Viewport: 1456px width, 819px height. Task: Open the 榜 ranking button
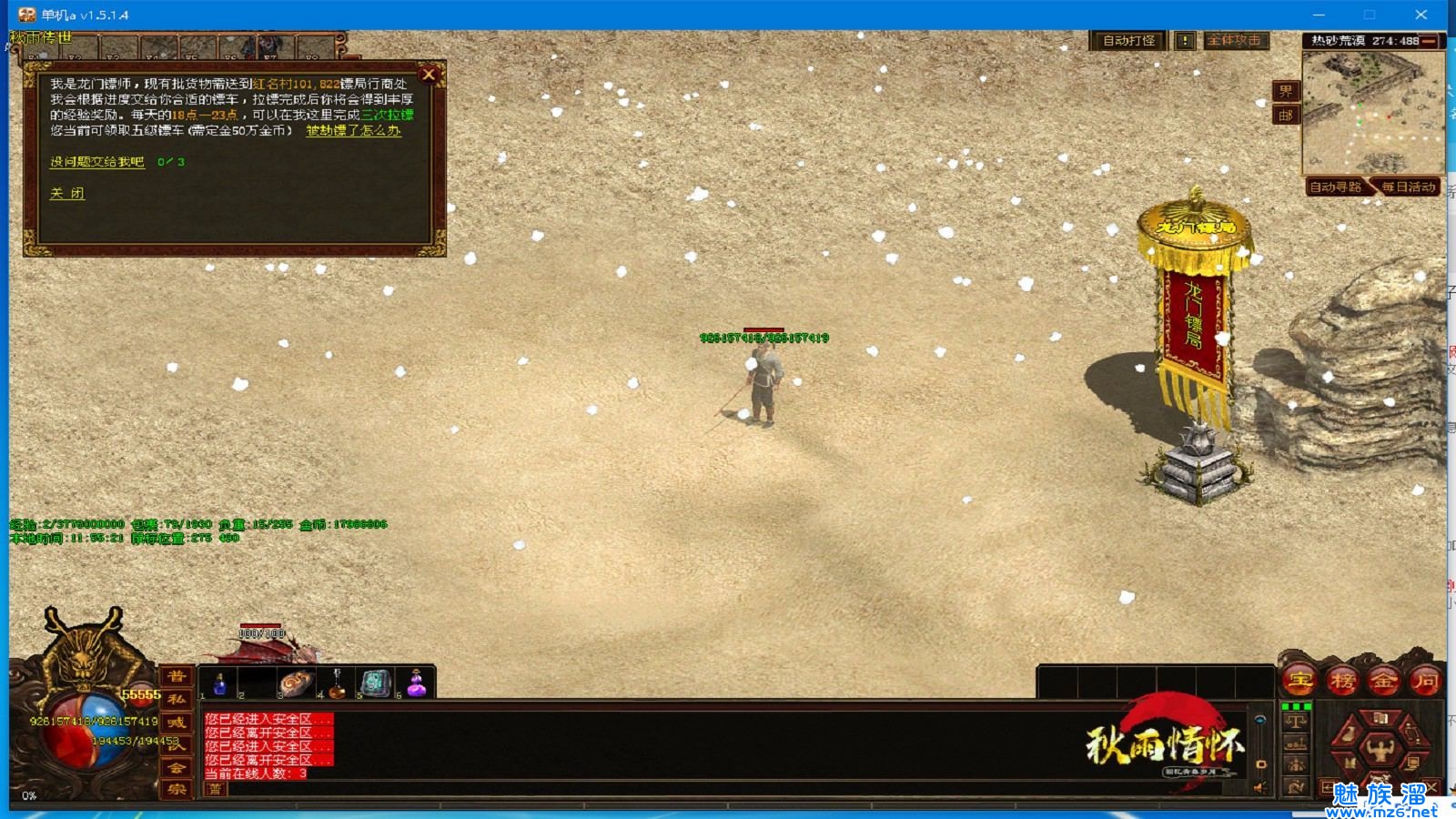click(1342, 680)
